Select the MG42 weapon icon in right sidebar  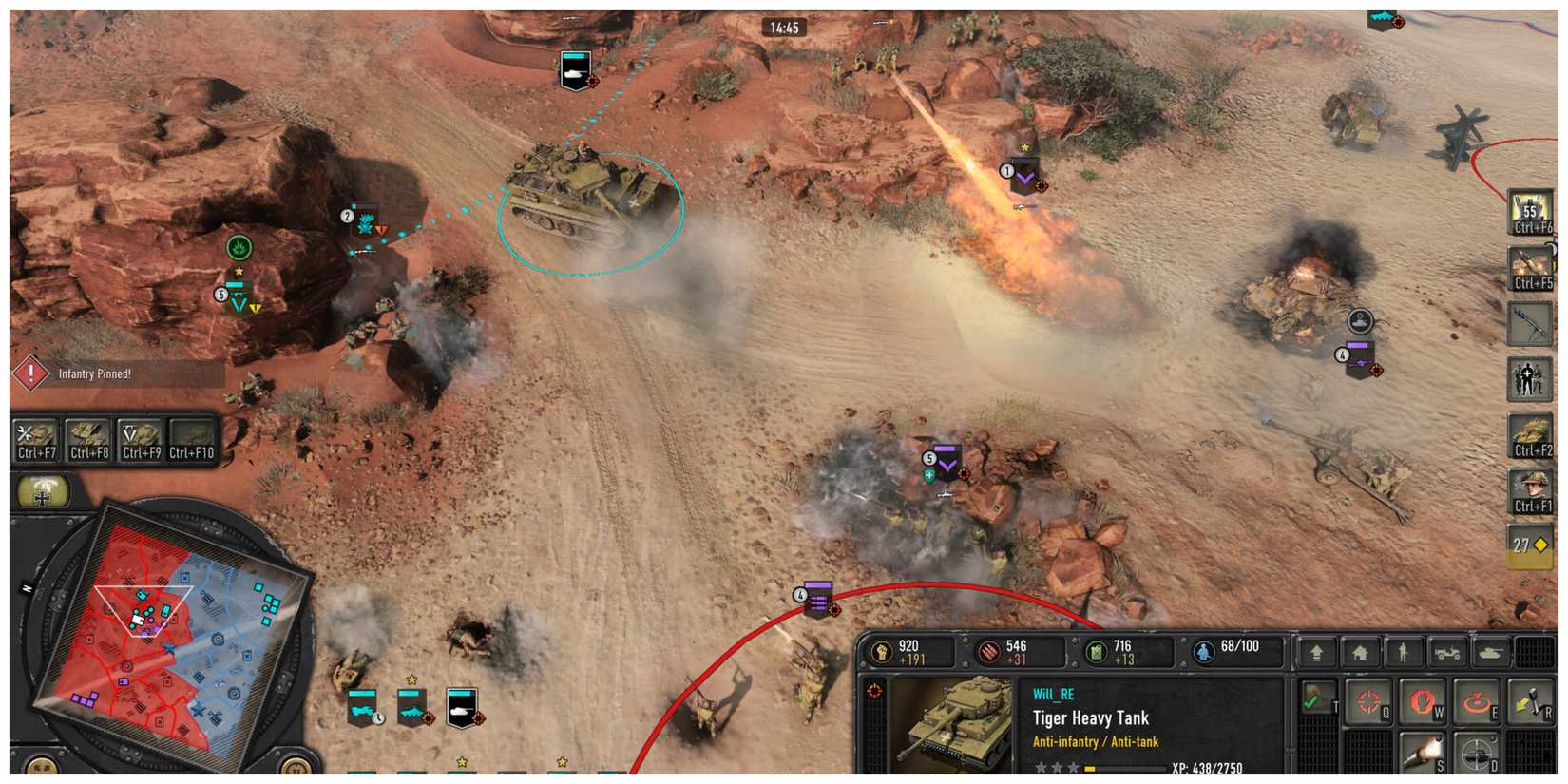click(x=1530, y=323)
